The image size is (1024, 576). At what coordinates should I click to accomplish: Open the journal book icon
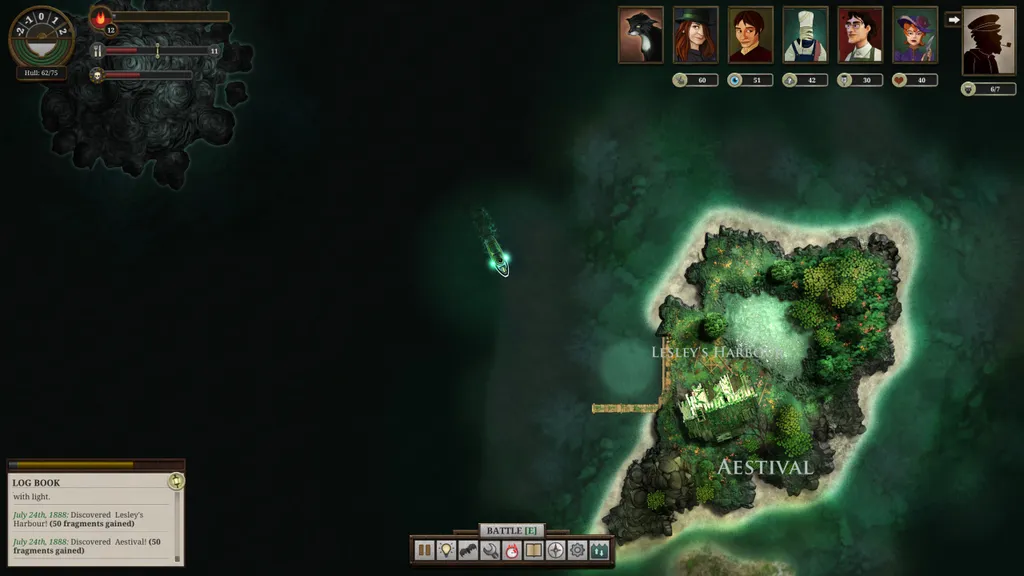click(534, 550)
